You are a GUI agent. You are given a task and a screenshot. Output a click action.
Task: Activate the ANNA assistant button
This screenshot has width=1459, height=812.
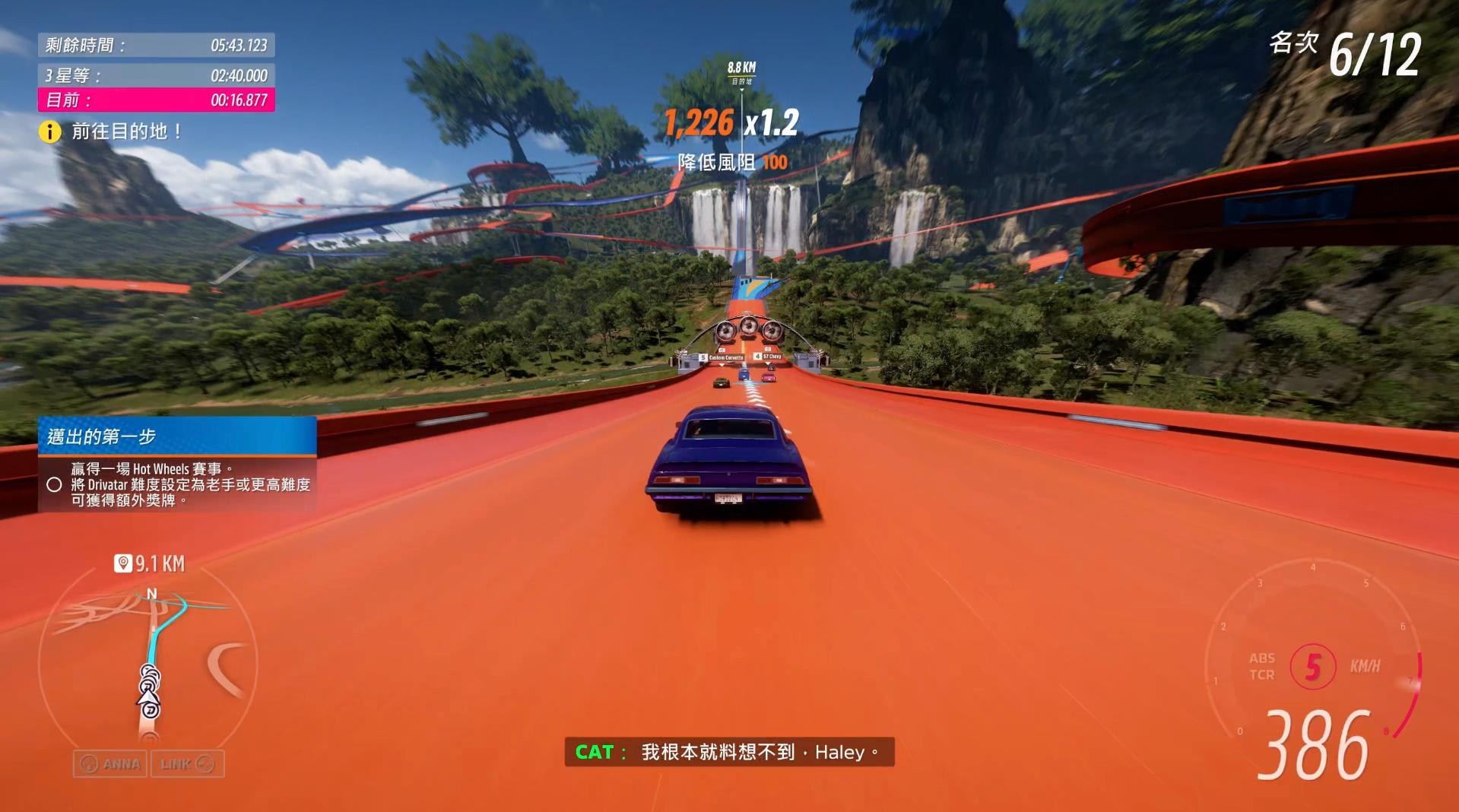[111, 764]
